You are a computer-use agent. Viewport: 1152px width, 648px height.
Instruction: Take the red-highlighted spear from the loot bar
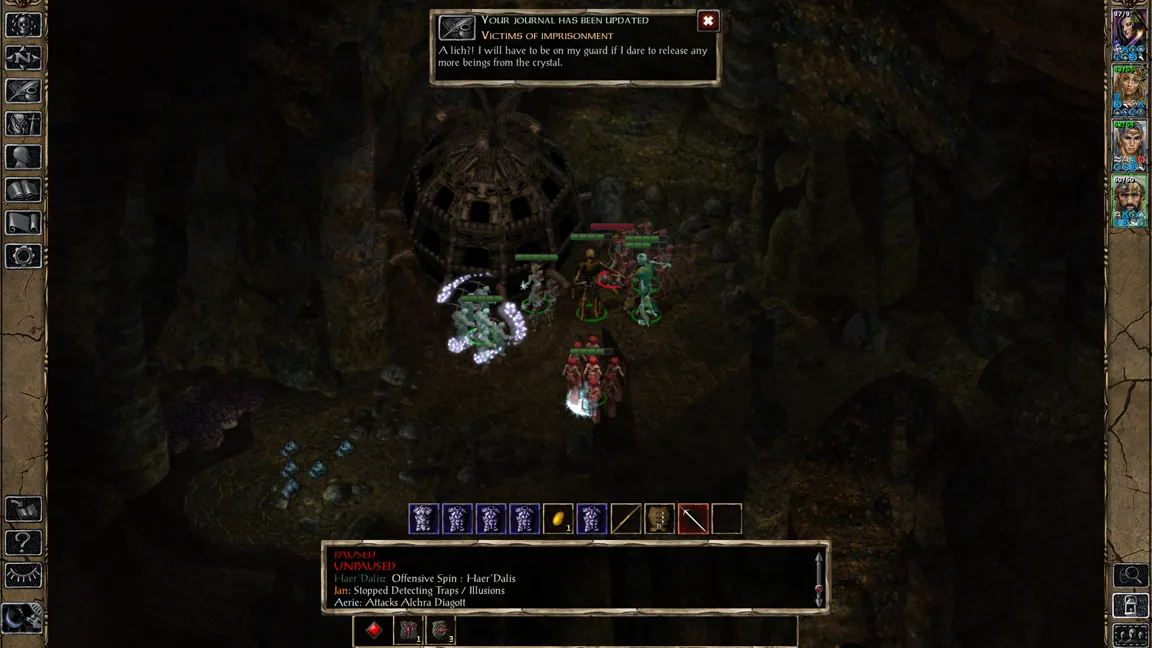(x=693, y=519)
